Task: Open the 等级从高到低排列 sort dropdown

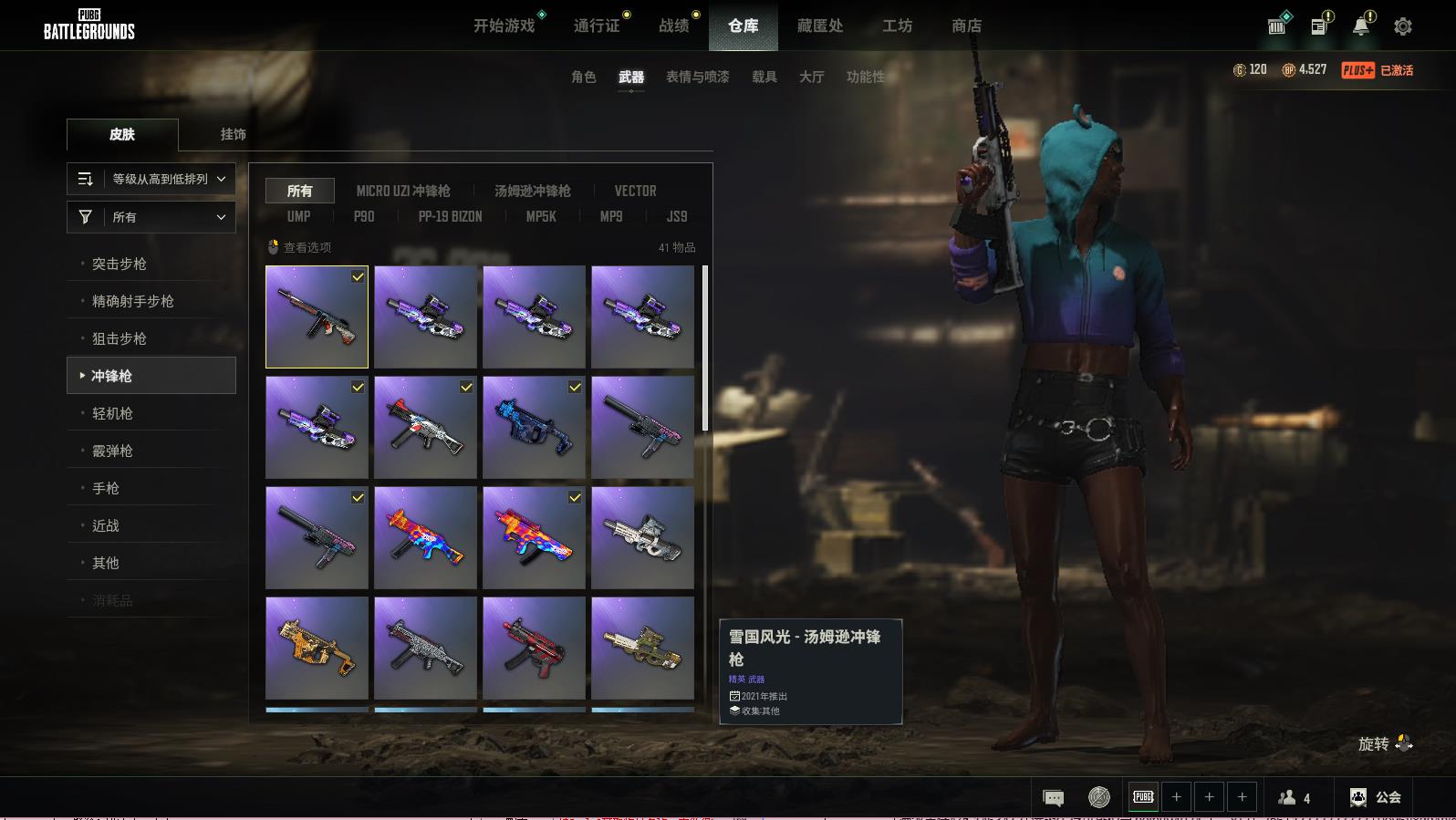Action: click(151, 179)
